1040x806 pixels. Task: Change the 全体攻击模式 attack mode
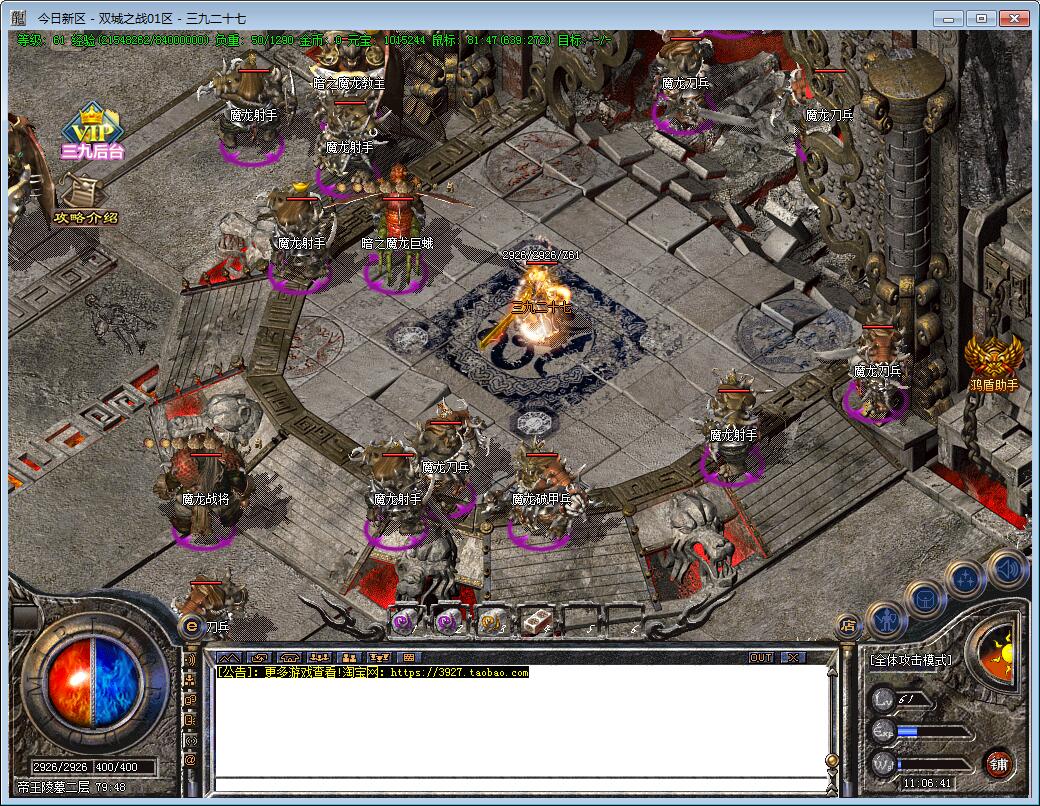910,660
